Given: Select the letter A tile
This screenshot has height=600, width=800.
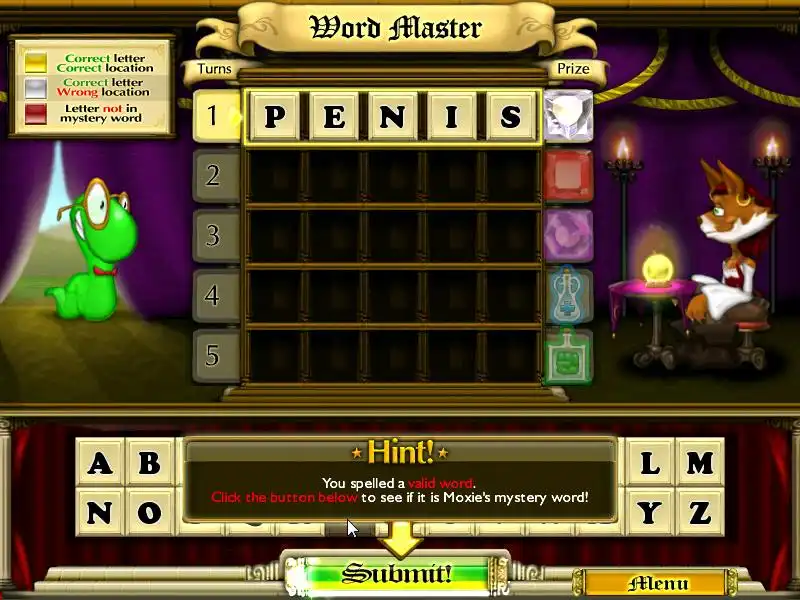Looking at the screenshot, I should click(100, 464).
